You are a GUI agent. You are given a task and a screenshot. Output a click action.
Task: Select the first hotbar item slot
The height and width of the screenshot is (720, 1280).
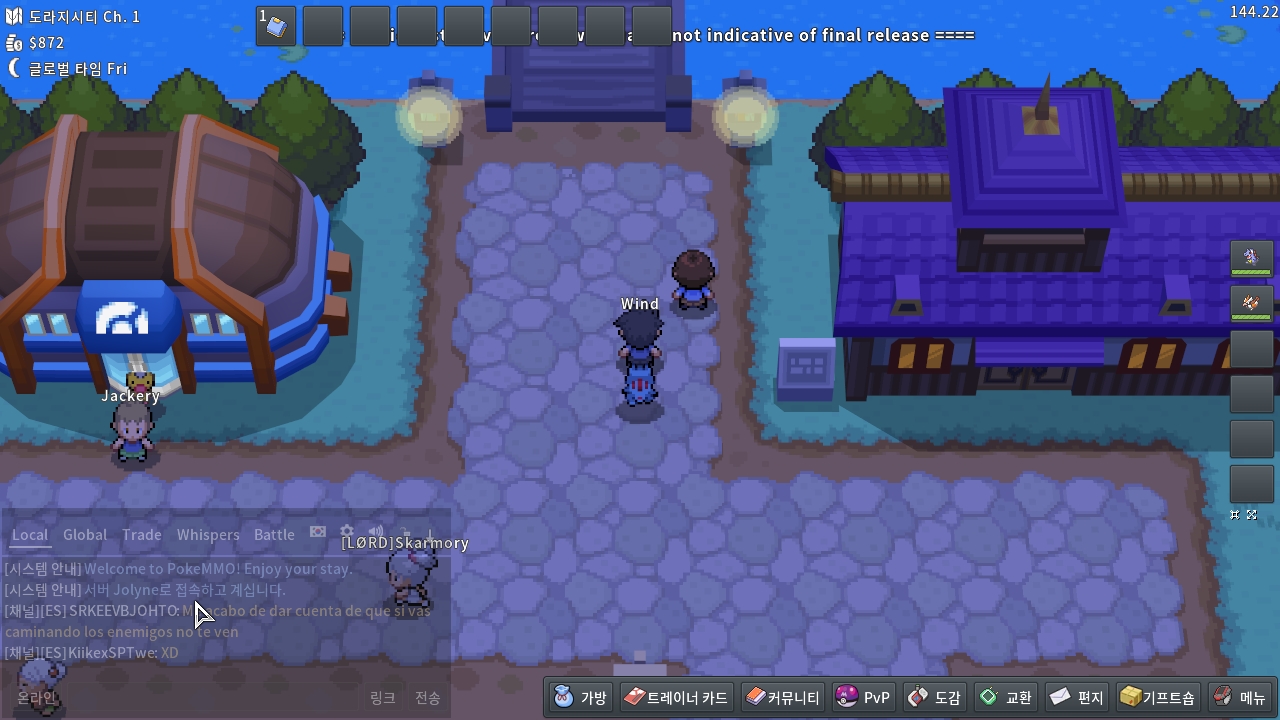click(276, 26)
